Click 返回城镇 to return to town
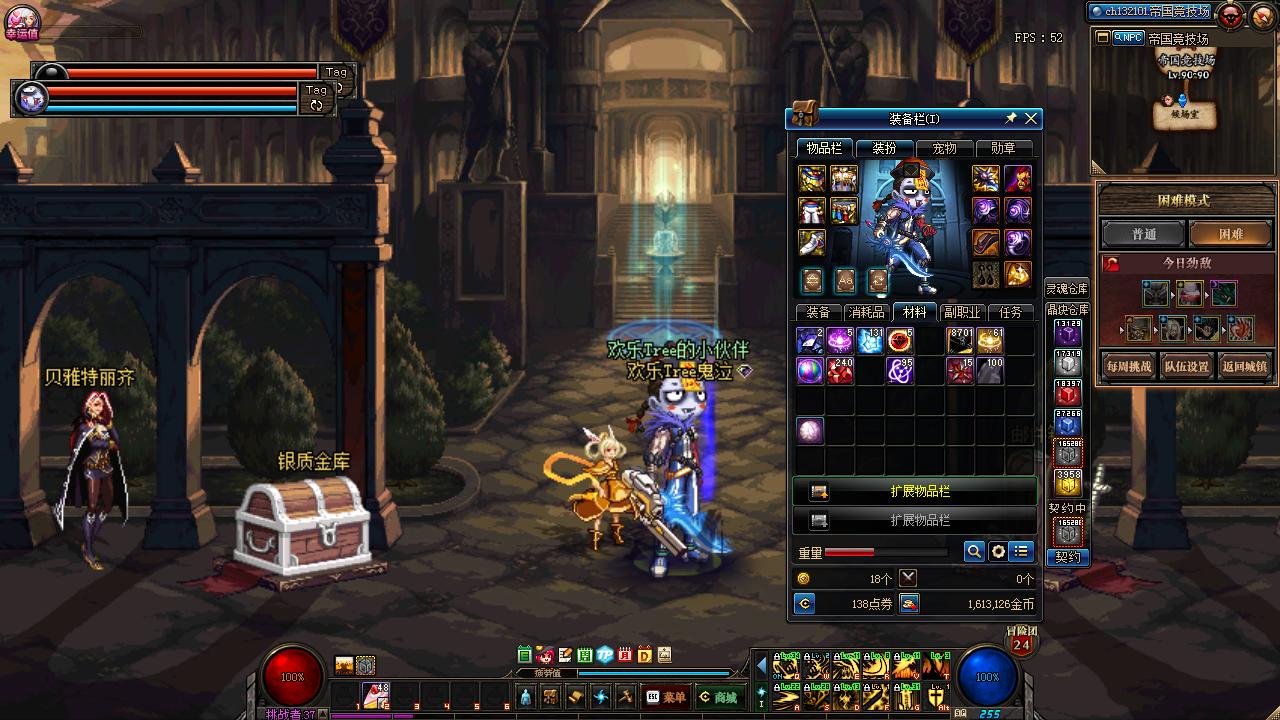 pyautogui.click(x=1245, y=366)
